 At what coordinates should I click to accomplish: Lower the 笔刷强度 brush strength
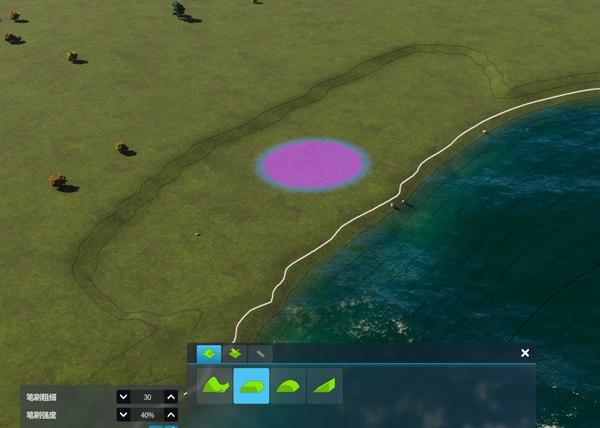click(x=123, y=415)
